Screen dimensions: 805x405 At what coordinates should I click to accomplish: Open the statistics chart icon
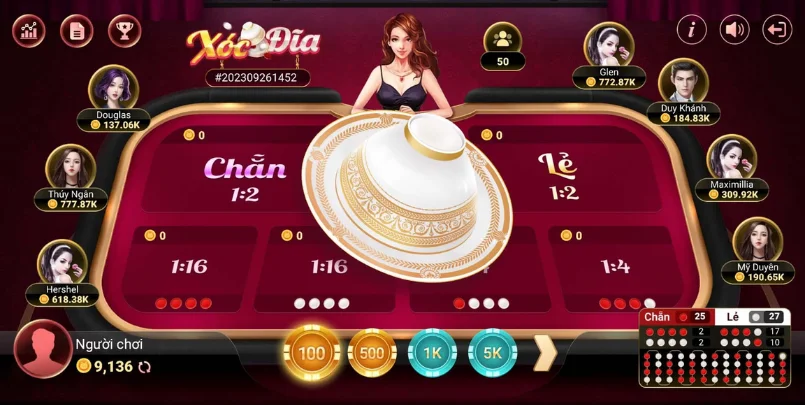28,30
